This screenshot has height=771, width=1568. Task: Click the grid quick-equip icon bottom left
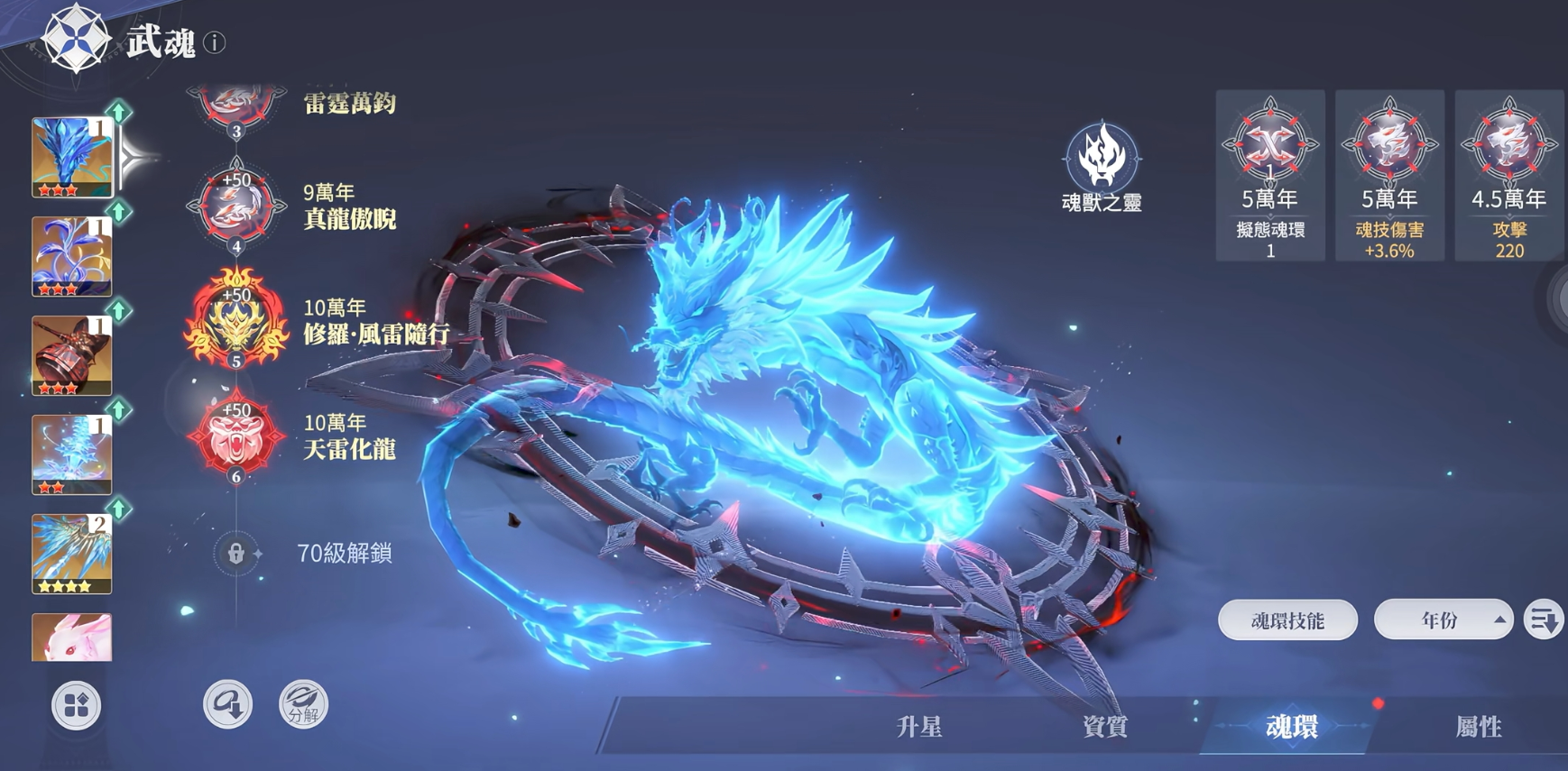[77, 707]
